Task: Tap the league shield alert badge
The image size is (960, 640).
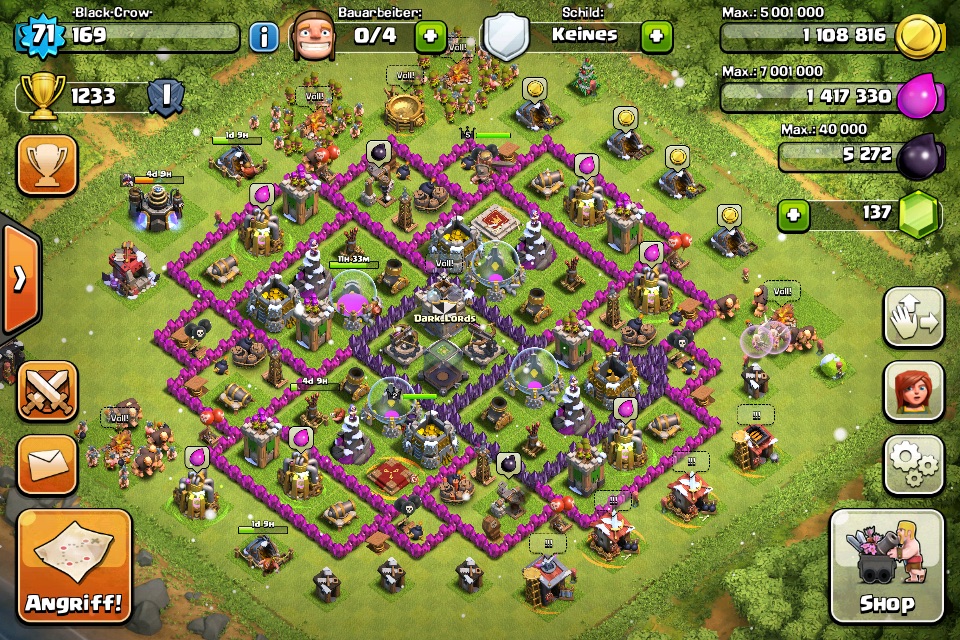Action: (165, 97)
